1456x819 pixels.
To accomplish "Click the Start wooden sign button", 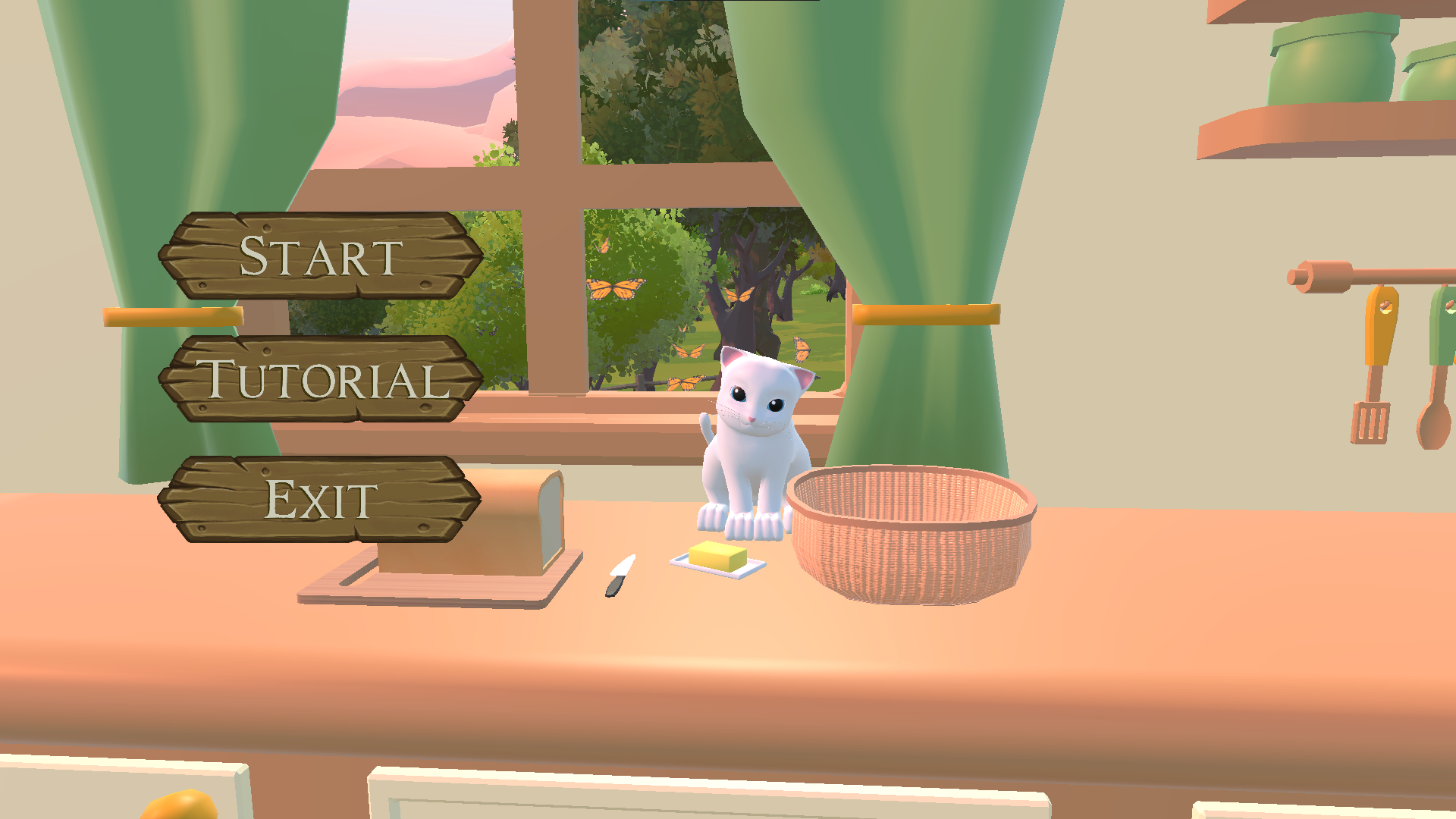I will click(320, 256).
